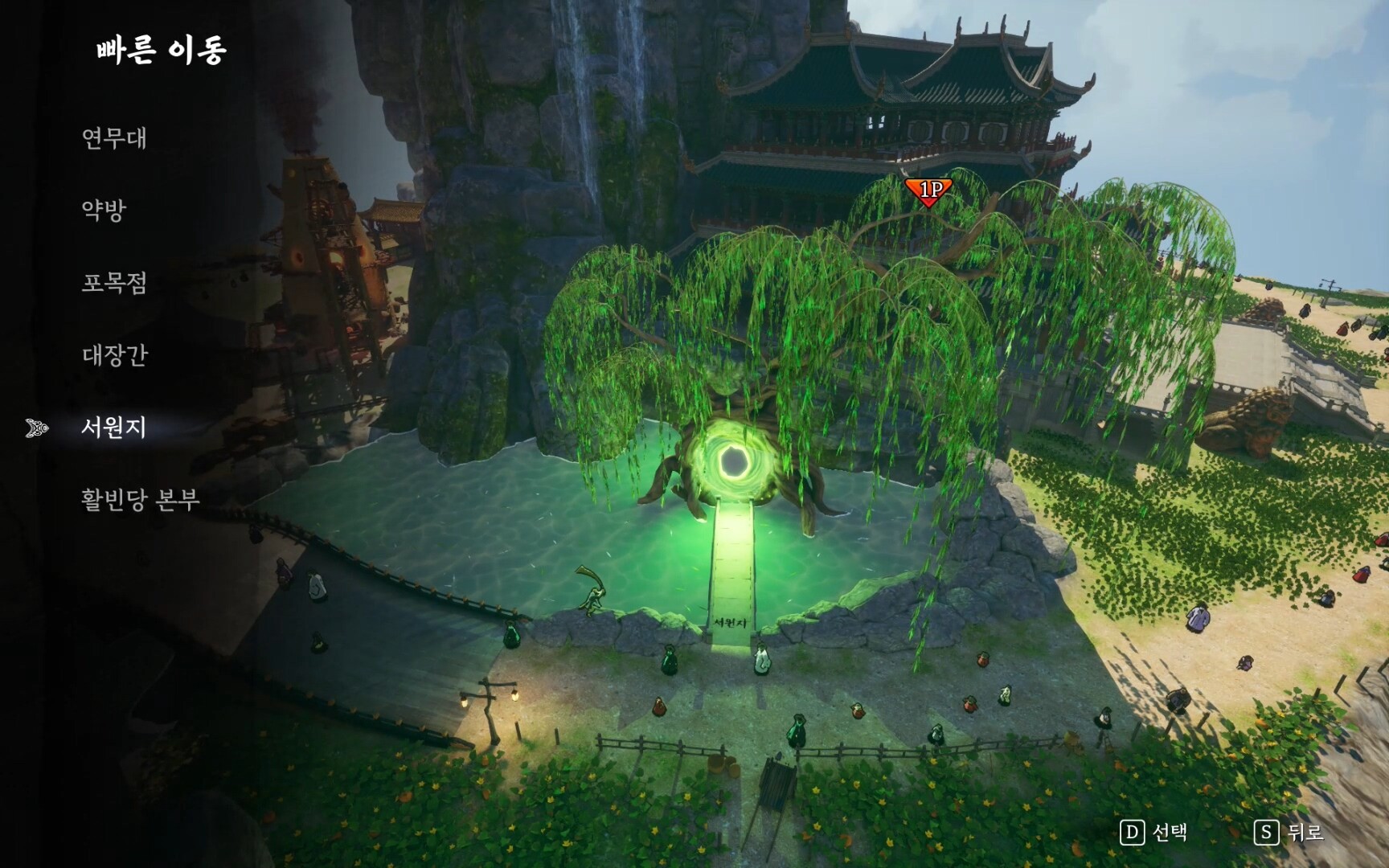Choose 약방 from the travel list
Image resolution: width=1389 pixels, height=868 pixels.
click(x=104, y=211)
